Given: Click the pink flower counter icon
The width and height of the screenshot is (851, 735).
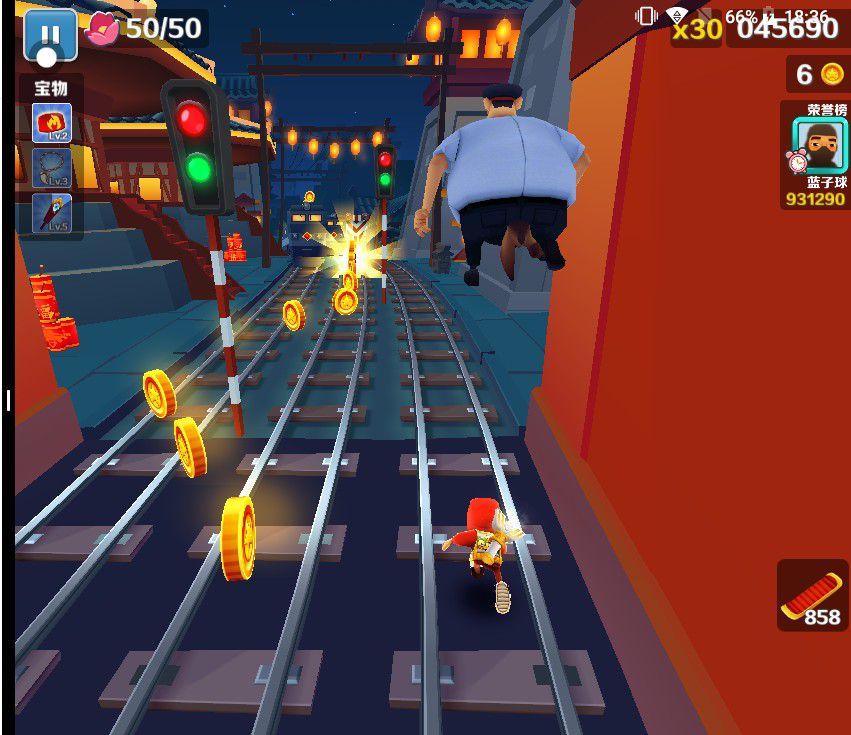Looking at the screenshot, I should [103, 28].
